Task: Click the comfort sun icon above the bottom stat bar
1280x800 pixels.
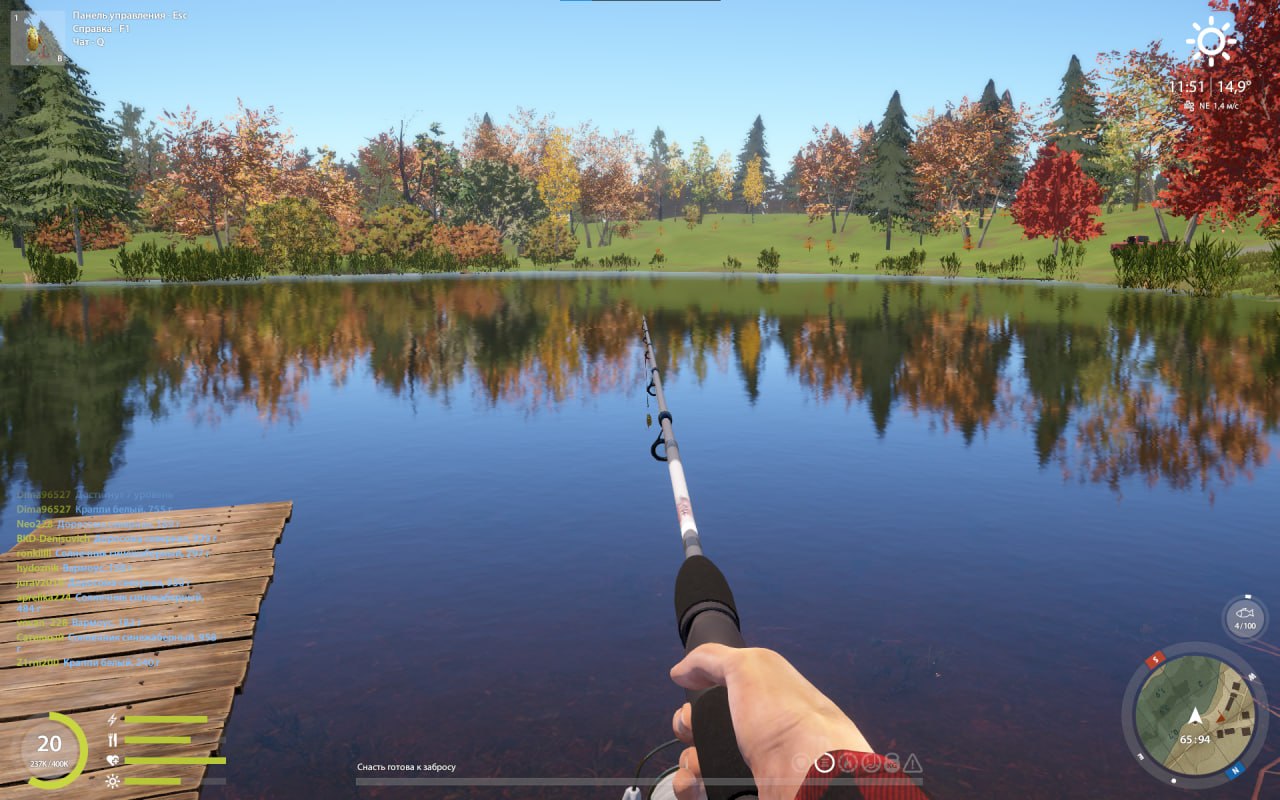Action: pos(112,781)
